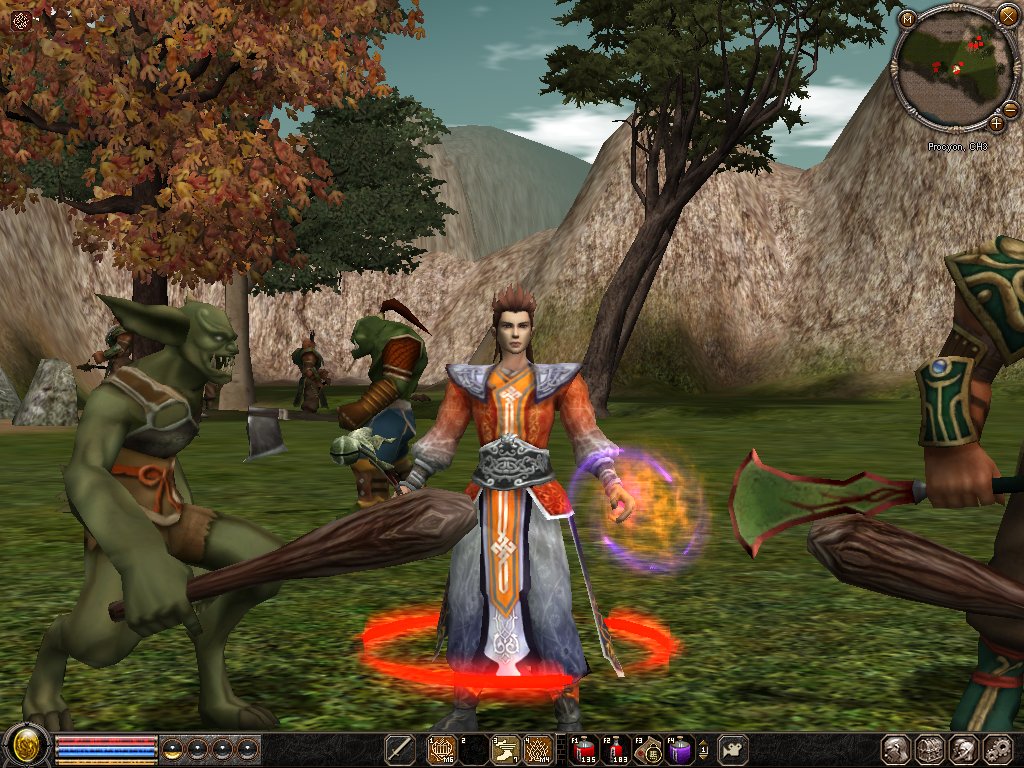Open the world map with the M button
This screenshot has height=768, width=1024.
907,19
